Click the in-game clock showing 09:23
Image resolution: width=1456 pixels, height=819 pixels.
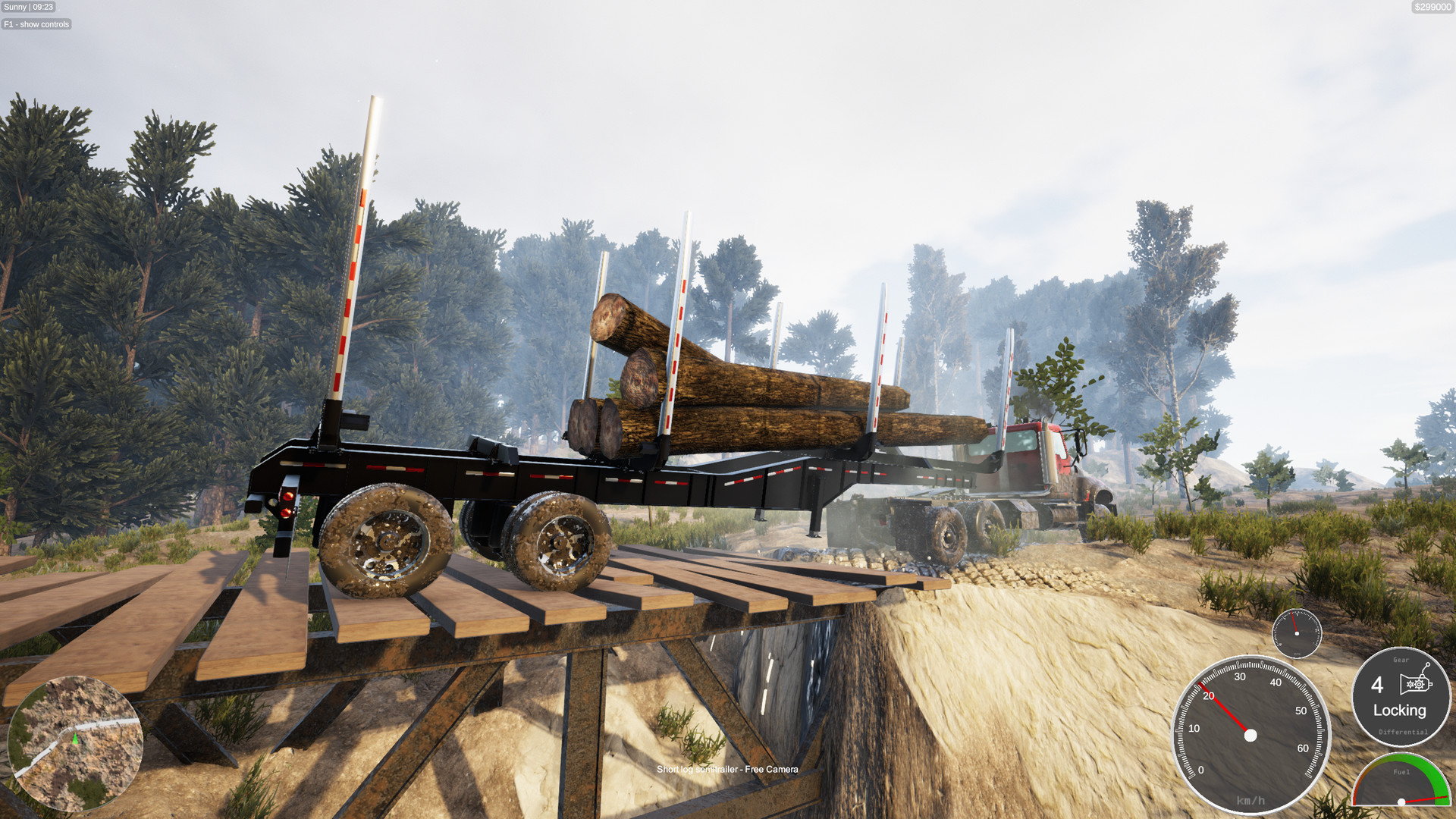point(44,8)
